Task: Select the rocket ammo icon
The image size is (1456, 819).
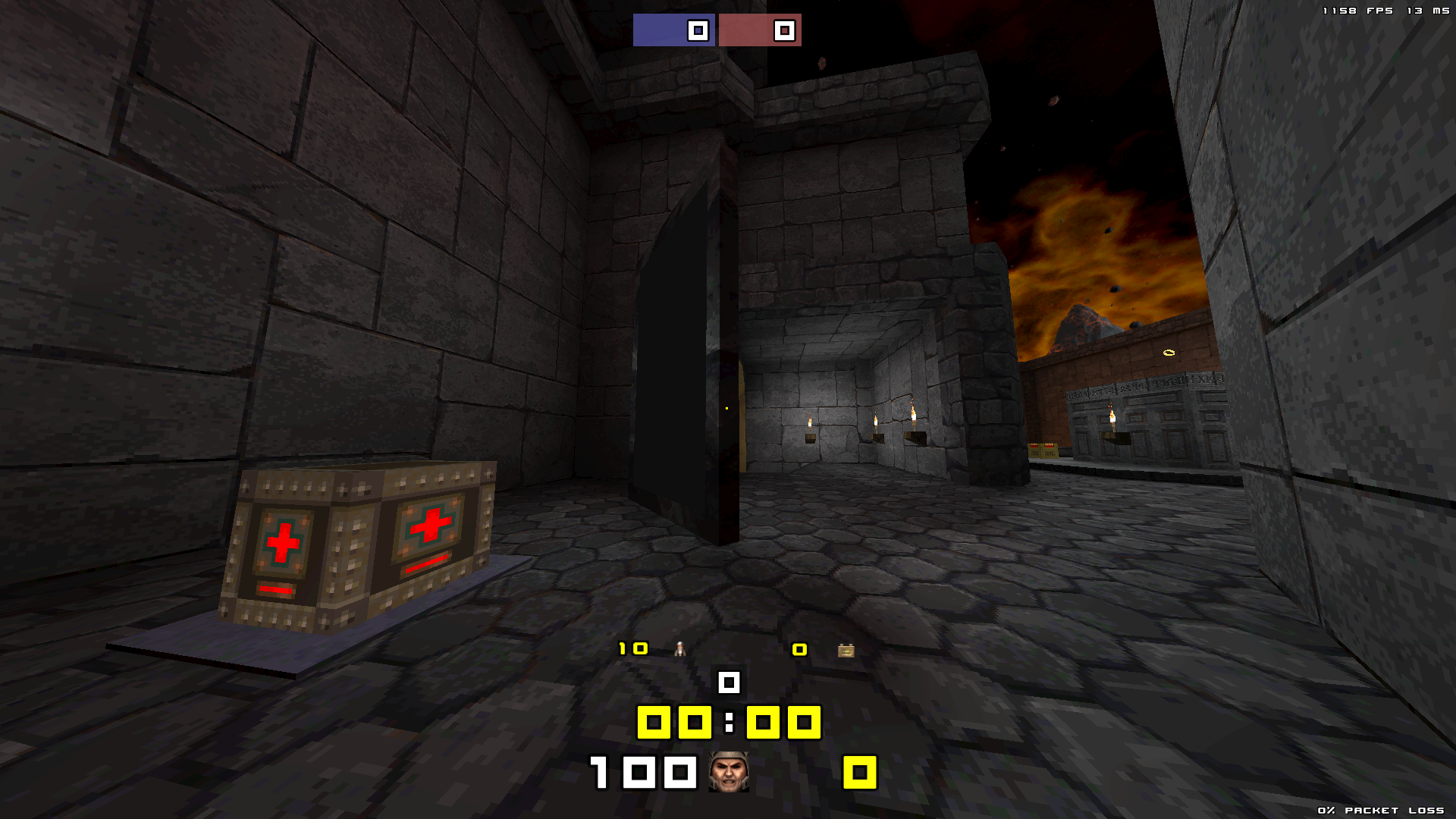Action: point(679,649)
